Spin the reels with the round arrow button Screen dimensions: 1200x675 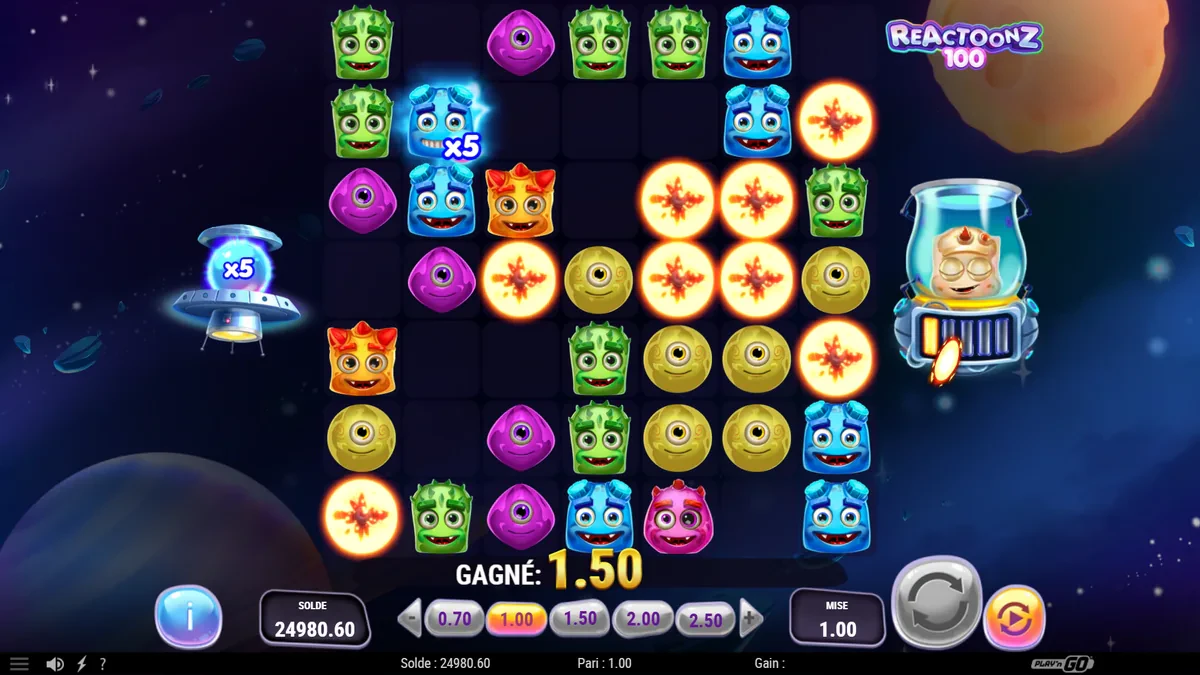pyautogui.click(x=936, y=602)
